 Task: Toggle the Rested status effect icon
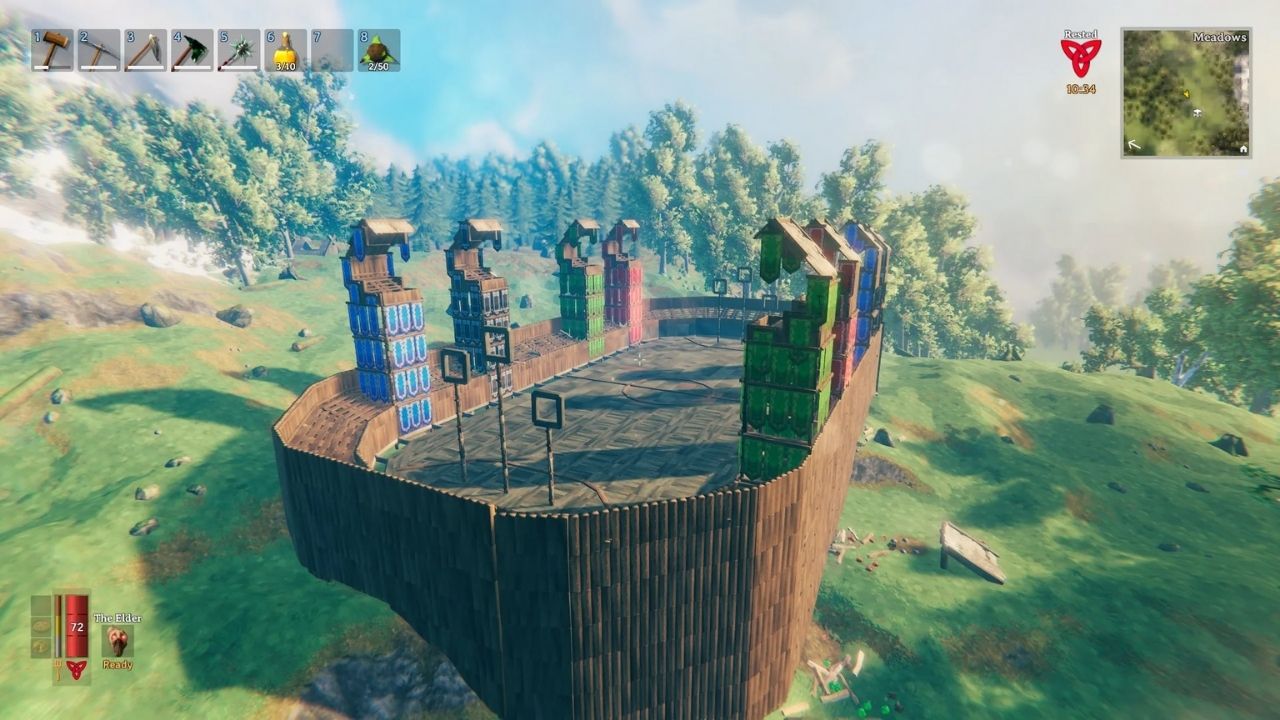(1082, 55)
